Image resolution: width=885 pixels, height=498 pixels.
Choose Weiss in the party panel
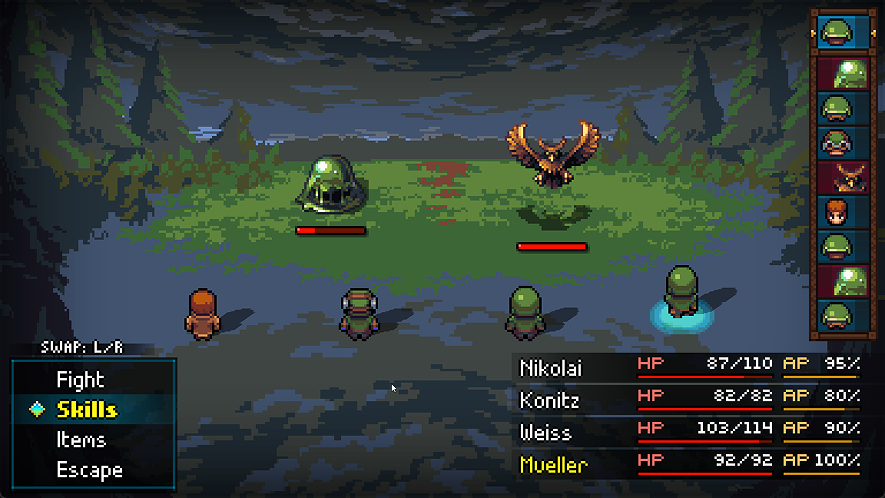[688, 432]
